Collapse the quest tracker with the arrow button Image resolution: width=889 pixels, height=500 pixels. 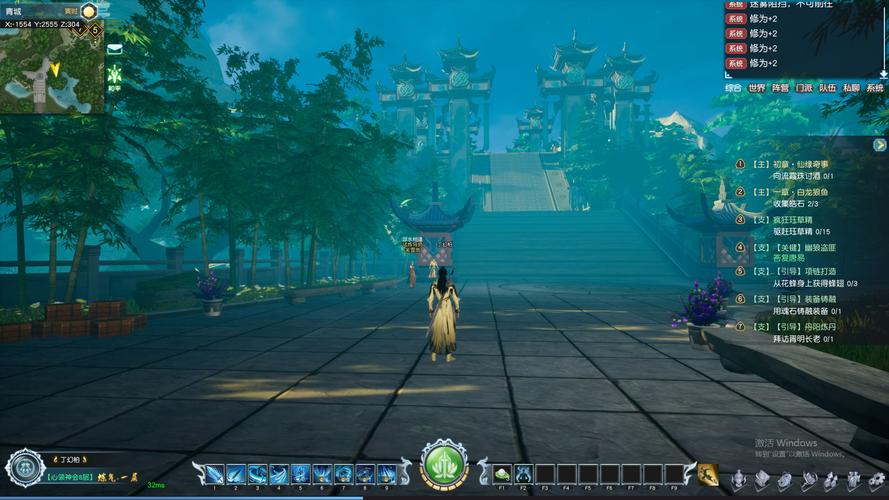(879, 145)
